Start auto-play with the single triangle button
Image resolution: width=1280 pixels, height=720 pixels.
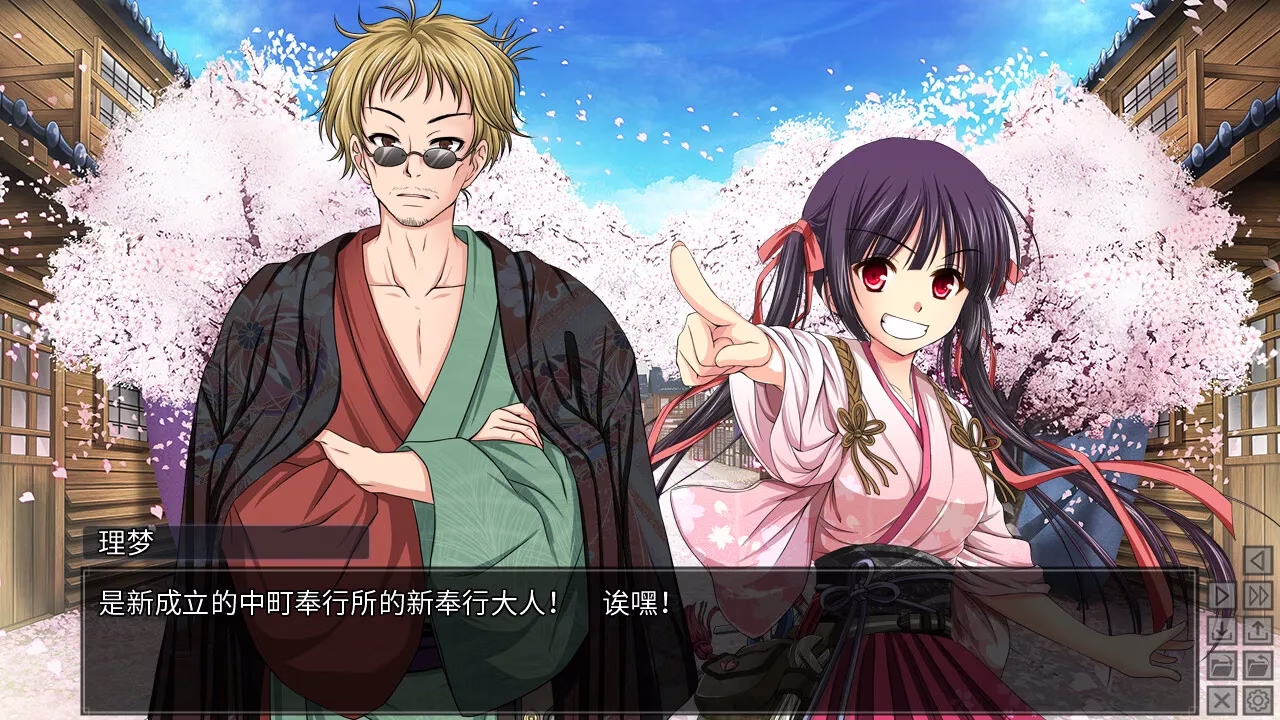1222,595
